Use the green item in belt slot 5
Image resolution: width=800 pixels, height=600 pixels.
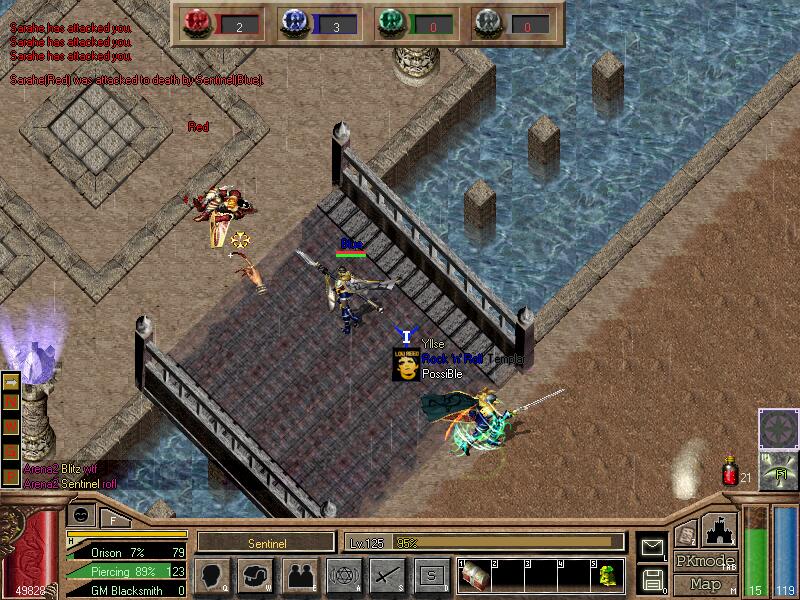607,576
